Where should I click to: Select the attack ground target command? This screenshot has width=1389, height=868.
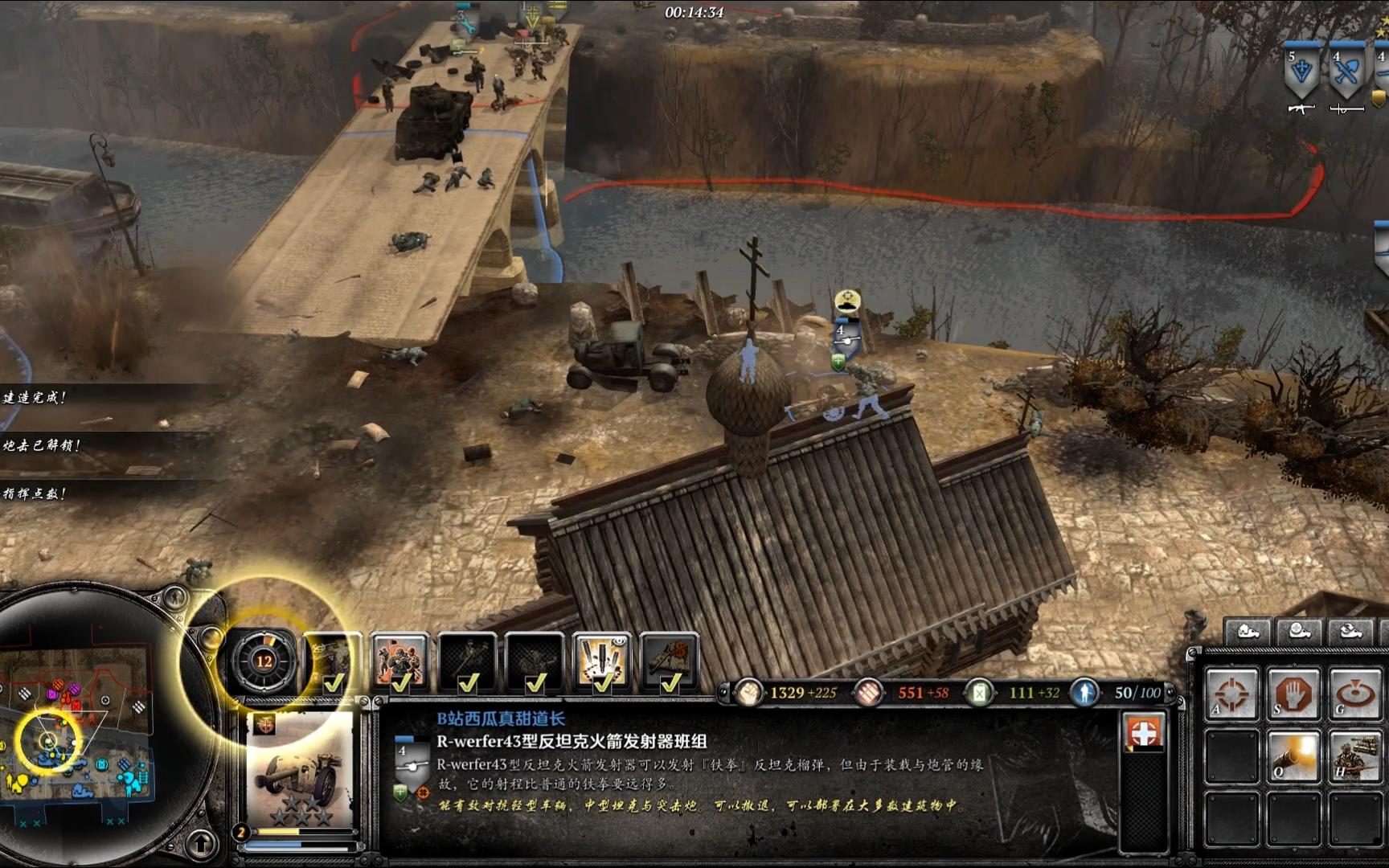click(1354, 694)
